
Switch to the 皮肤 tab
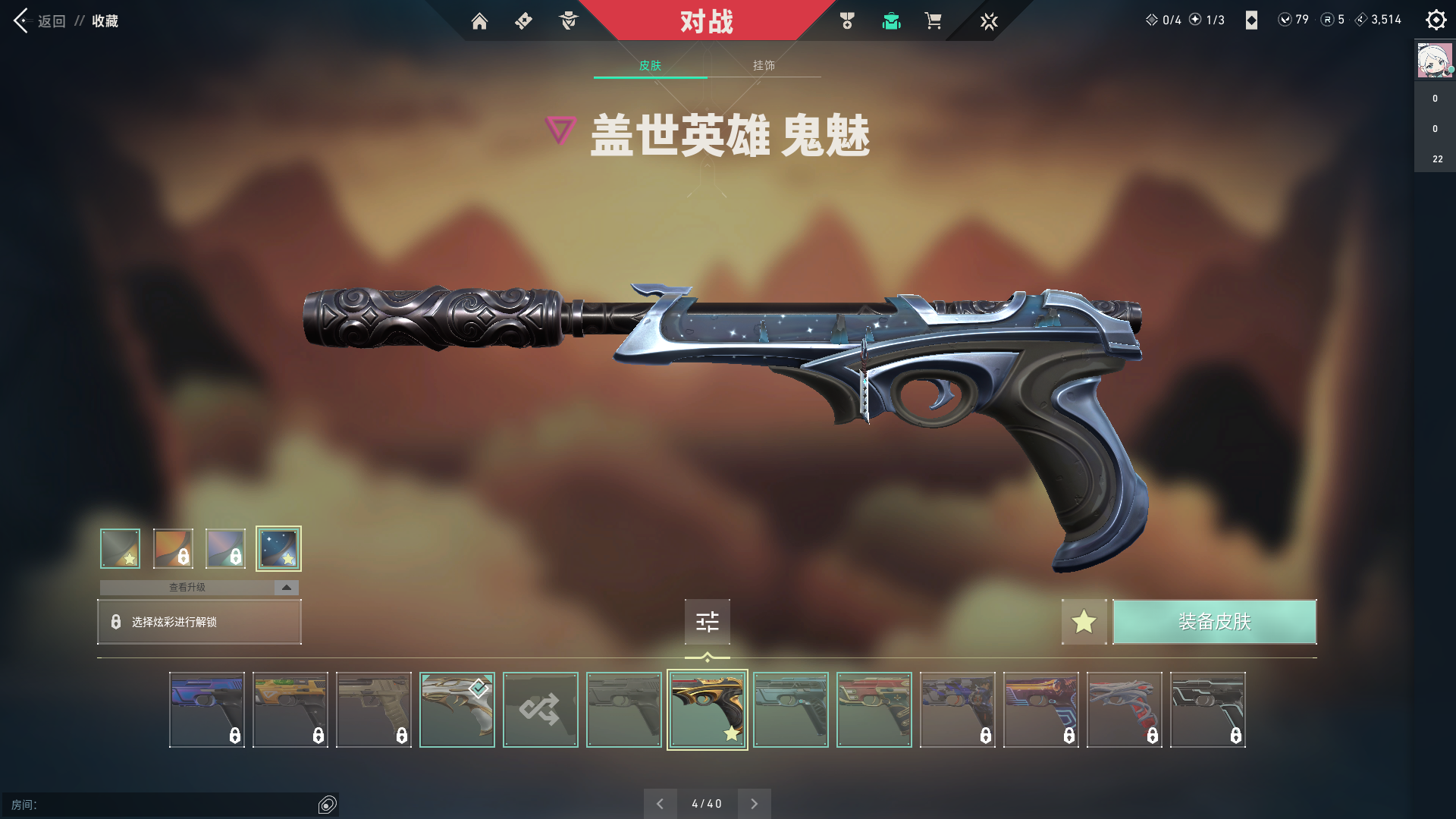pos(650,65)
